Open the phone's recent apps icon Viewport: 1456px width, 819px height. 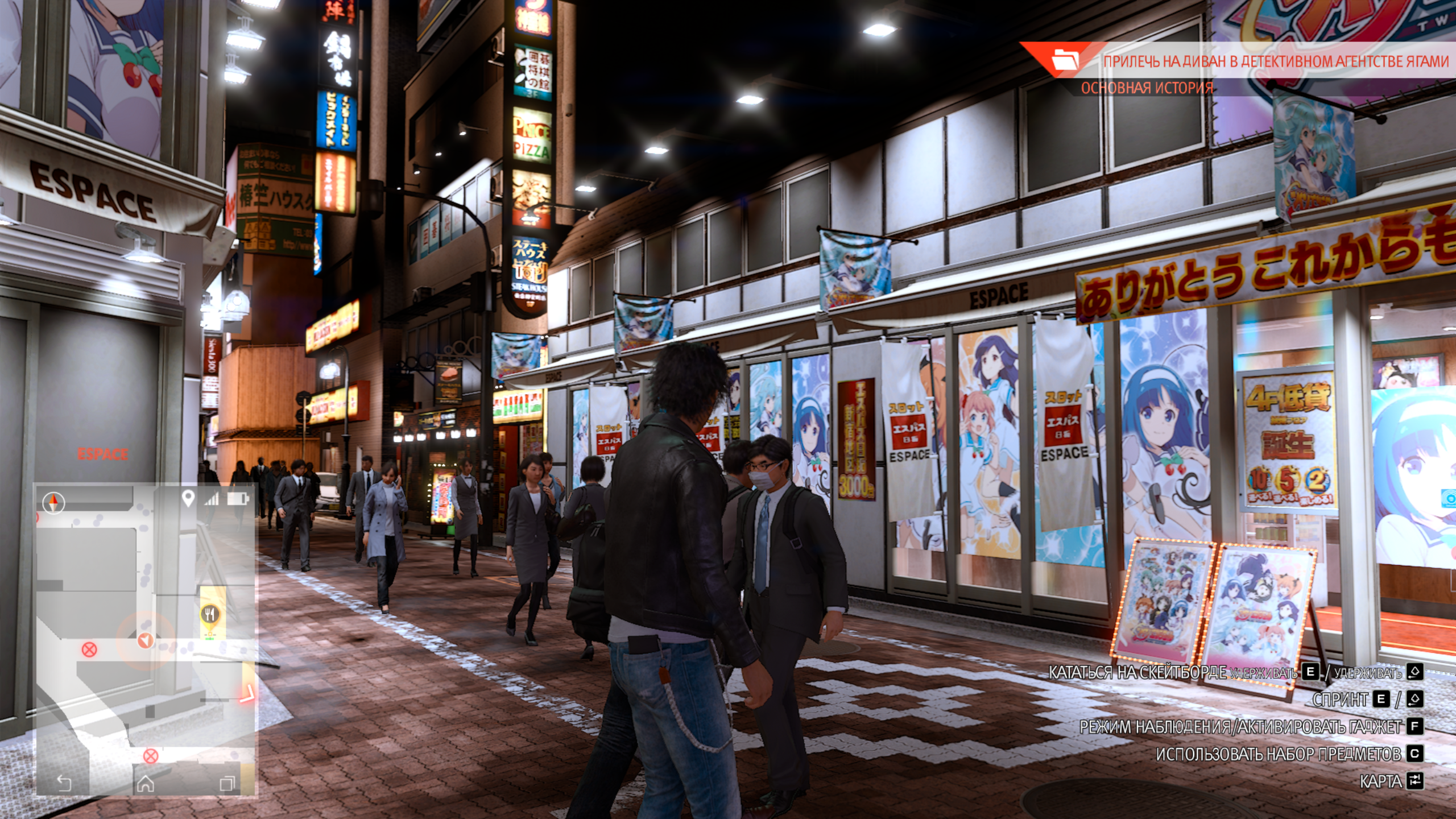pyautogui.click(x=227, y=784)
